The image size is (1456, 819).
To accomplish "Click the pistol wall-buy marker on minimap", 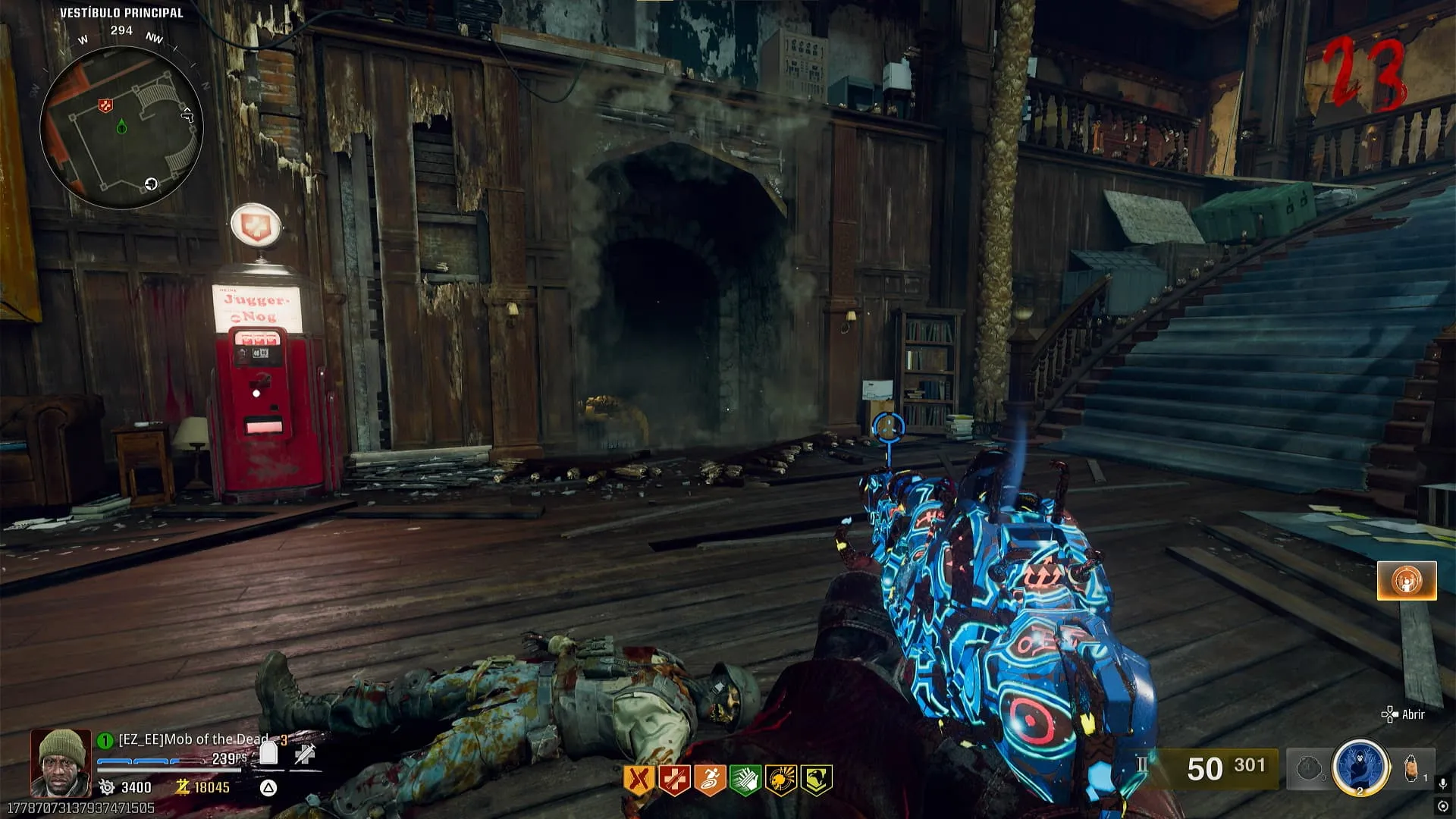I will (187, 115).
